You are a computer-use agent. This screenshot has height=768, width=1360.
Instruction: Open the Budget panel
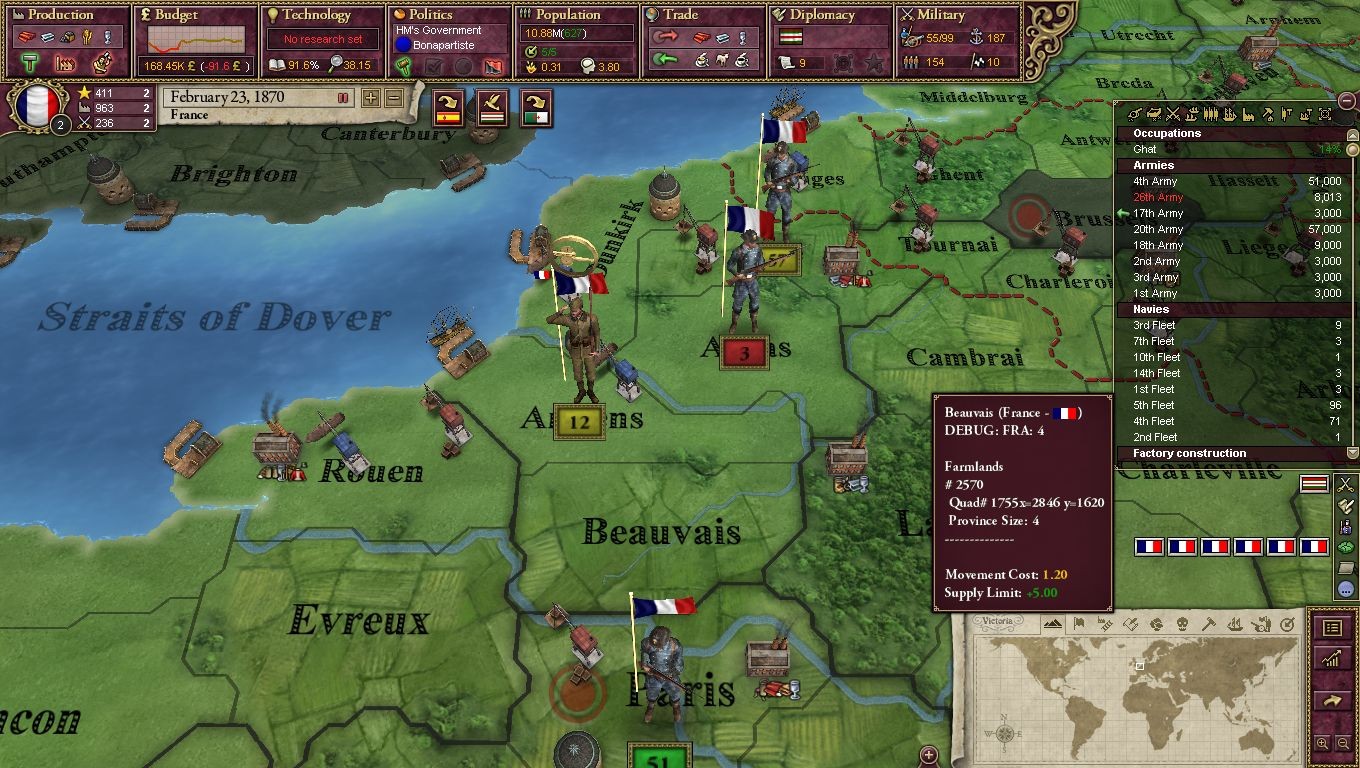176,15
